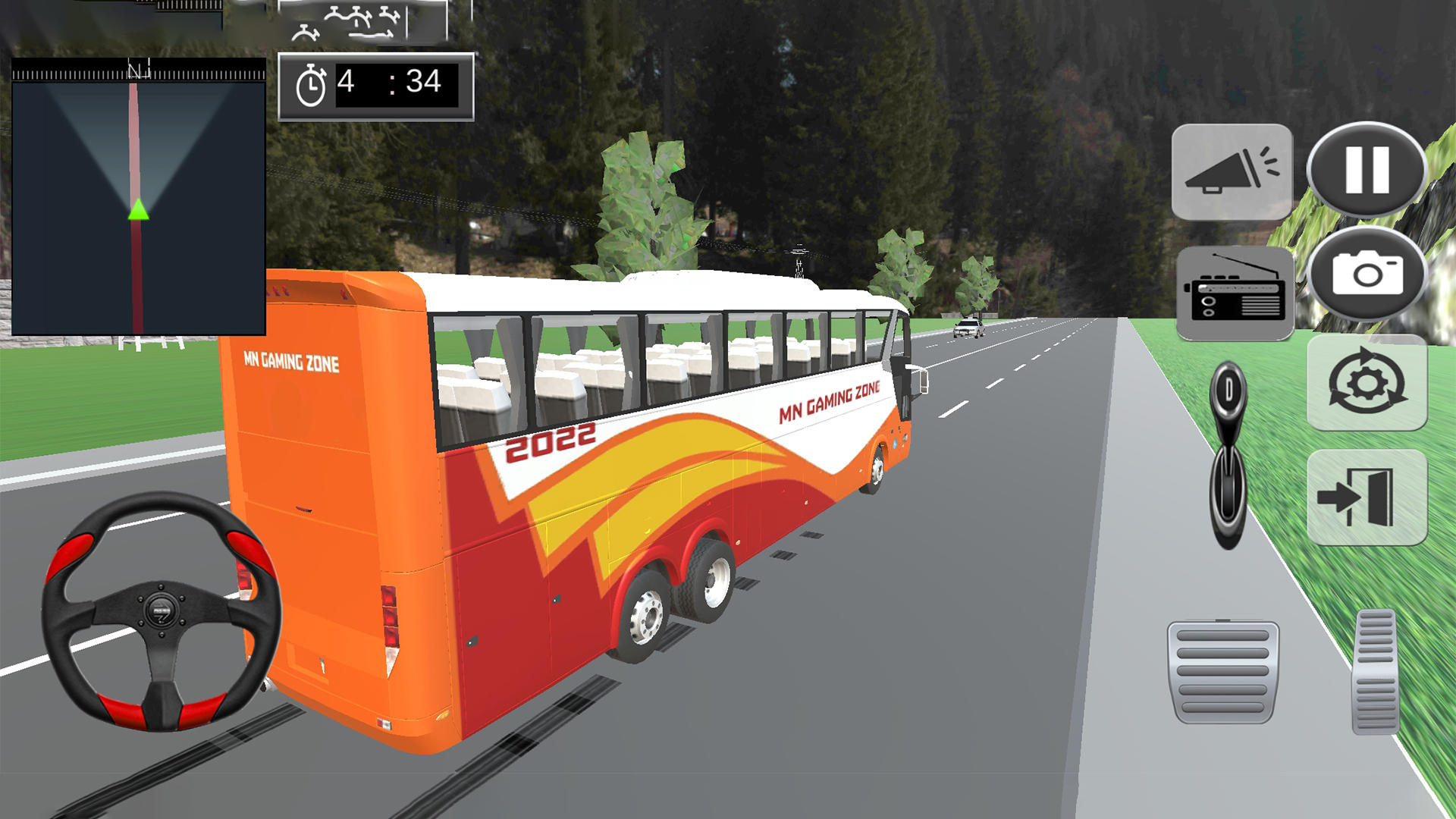Click the stopwatch timer icon
Image resolution: width=1456 pixels, height=819 pixels.
click(312, 83)
